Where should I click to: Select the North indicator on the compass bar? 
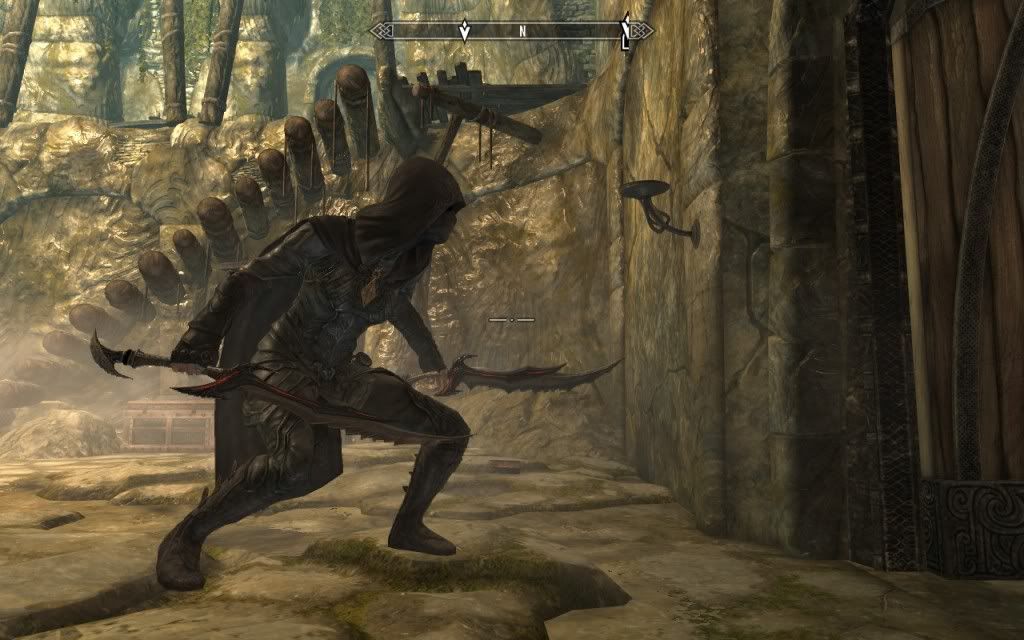pyautogui.click(x=522, y=31)
